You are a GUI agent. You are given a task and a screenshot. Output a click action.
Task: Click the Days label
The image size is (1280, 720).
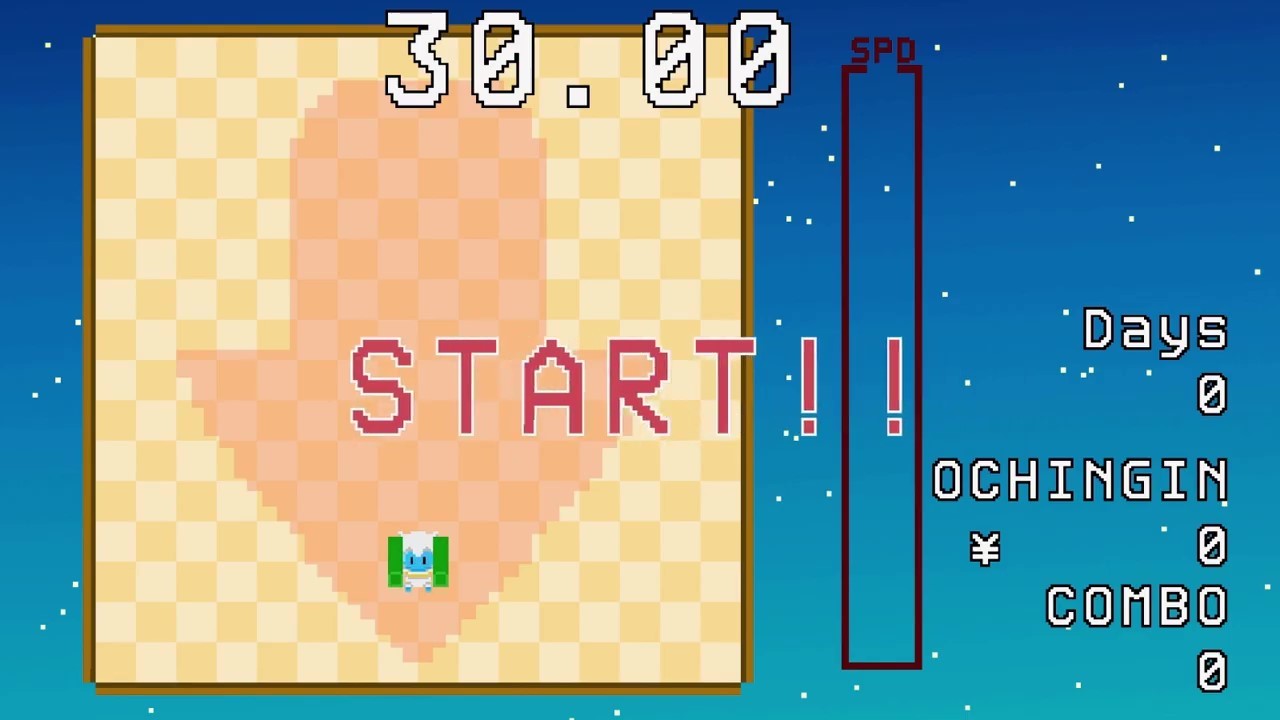pyautogui.click(x=1155, y=330)
